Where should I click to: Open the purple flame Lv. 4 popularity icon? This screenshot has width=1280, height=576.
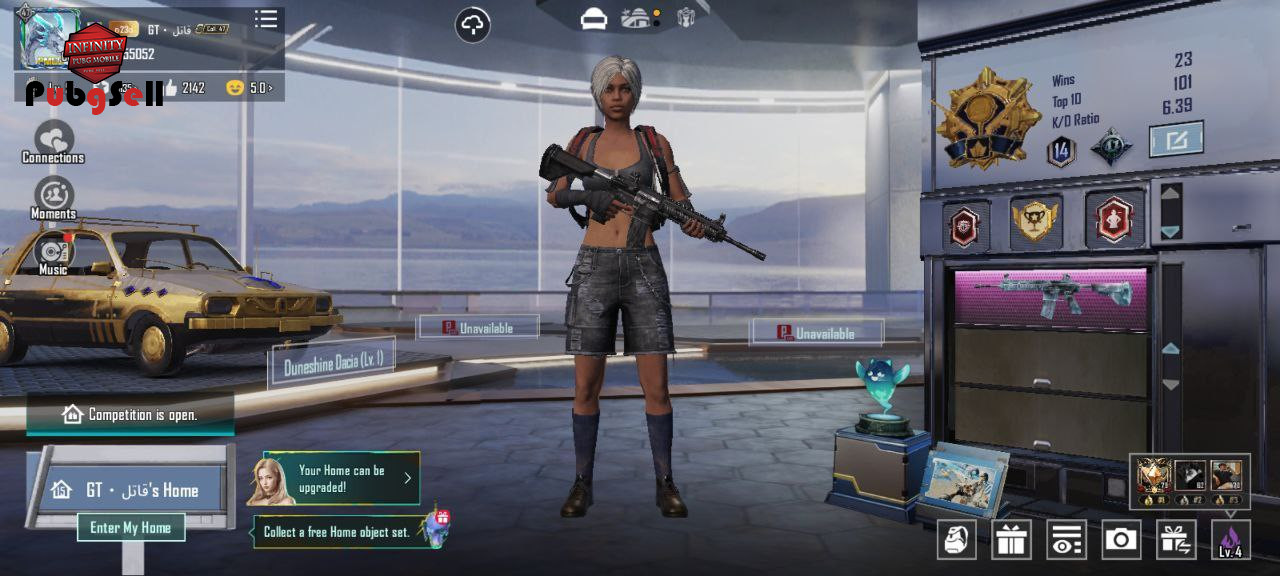click(x=1230, y=540)
